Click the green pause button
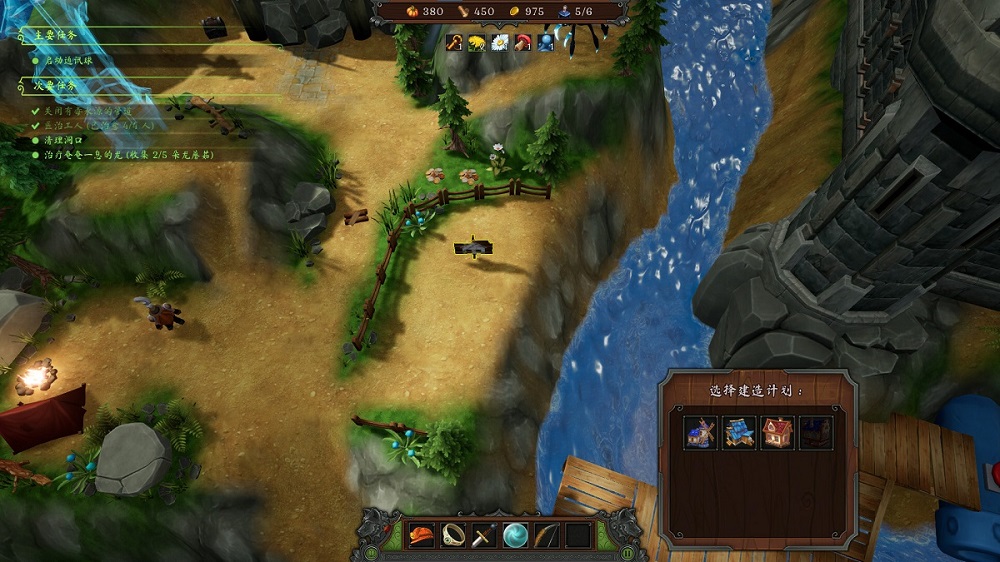Screen dimensions: 1000x562 click(628, 551)
